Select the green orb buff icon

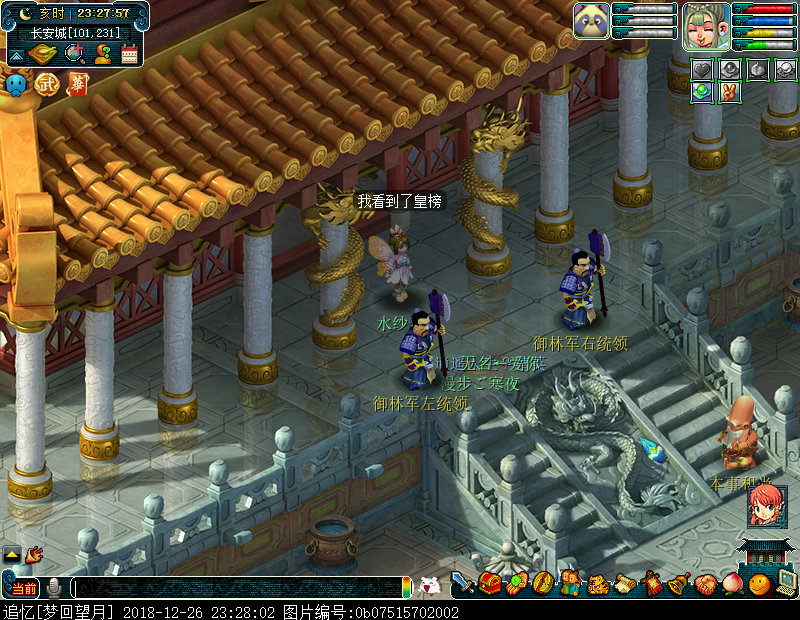click(x=703, y=92)
